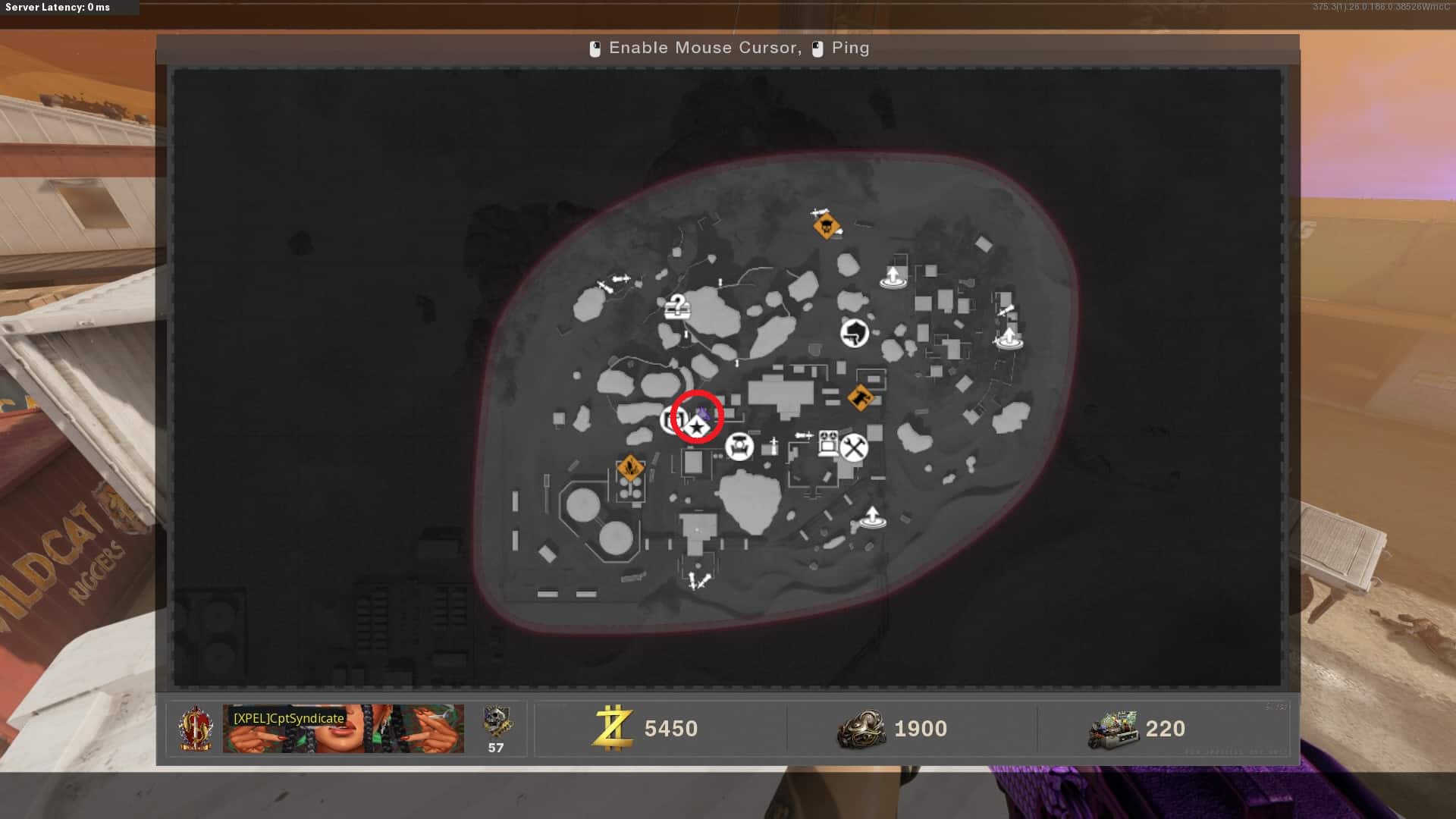Ping the crossed hammer and wrench marker

tap(854, 447)
